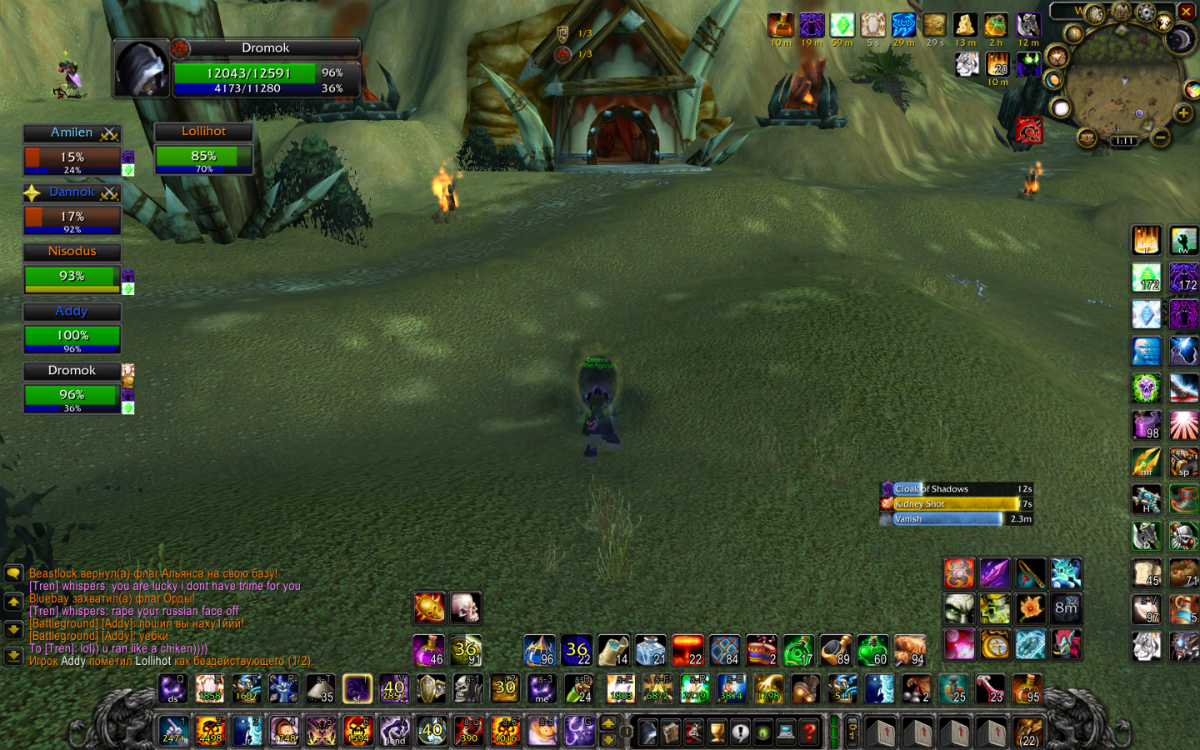The image size is (1200, 750).
Task: Target Lollihot's unit frame
Action: [x=203, y=156]
